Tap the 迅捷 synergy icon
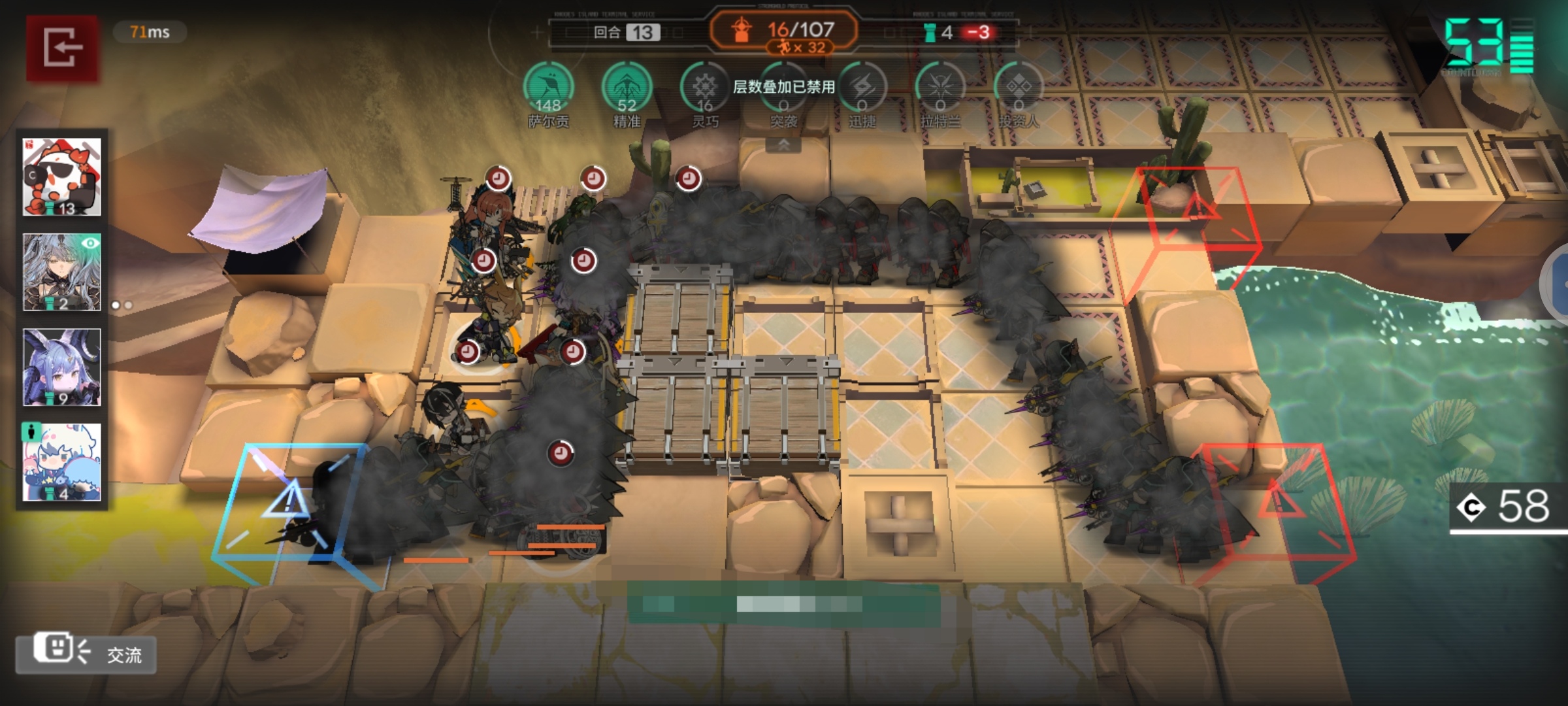The height and width of the screenshot is (706, 1568). [862, 88]
